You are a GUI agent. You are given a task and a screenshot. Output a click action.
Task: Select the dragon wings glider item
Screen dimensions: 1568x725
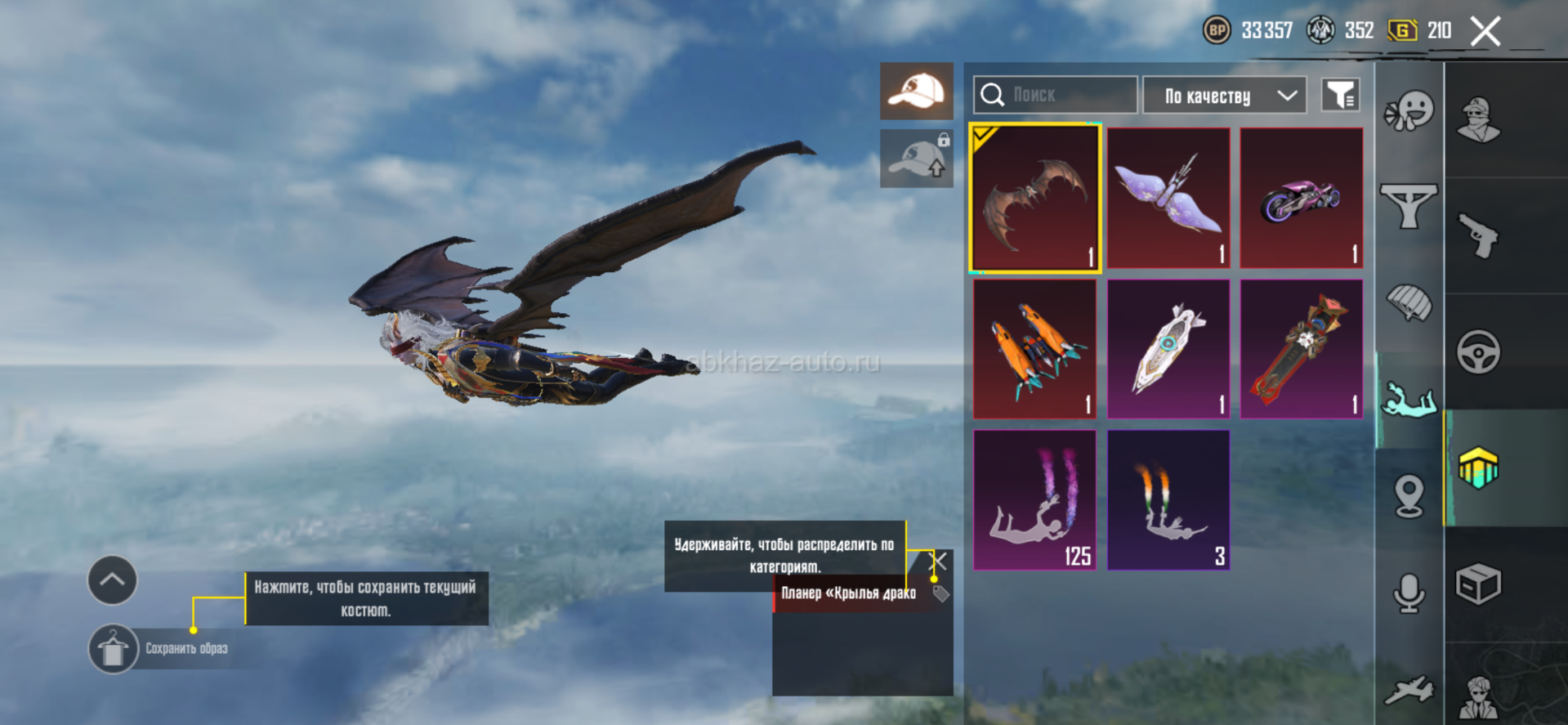click(1035, 199)
